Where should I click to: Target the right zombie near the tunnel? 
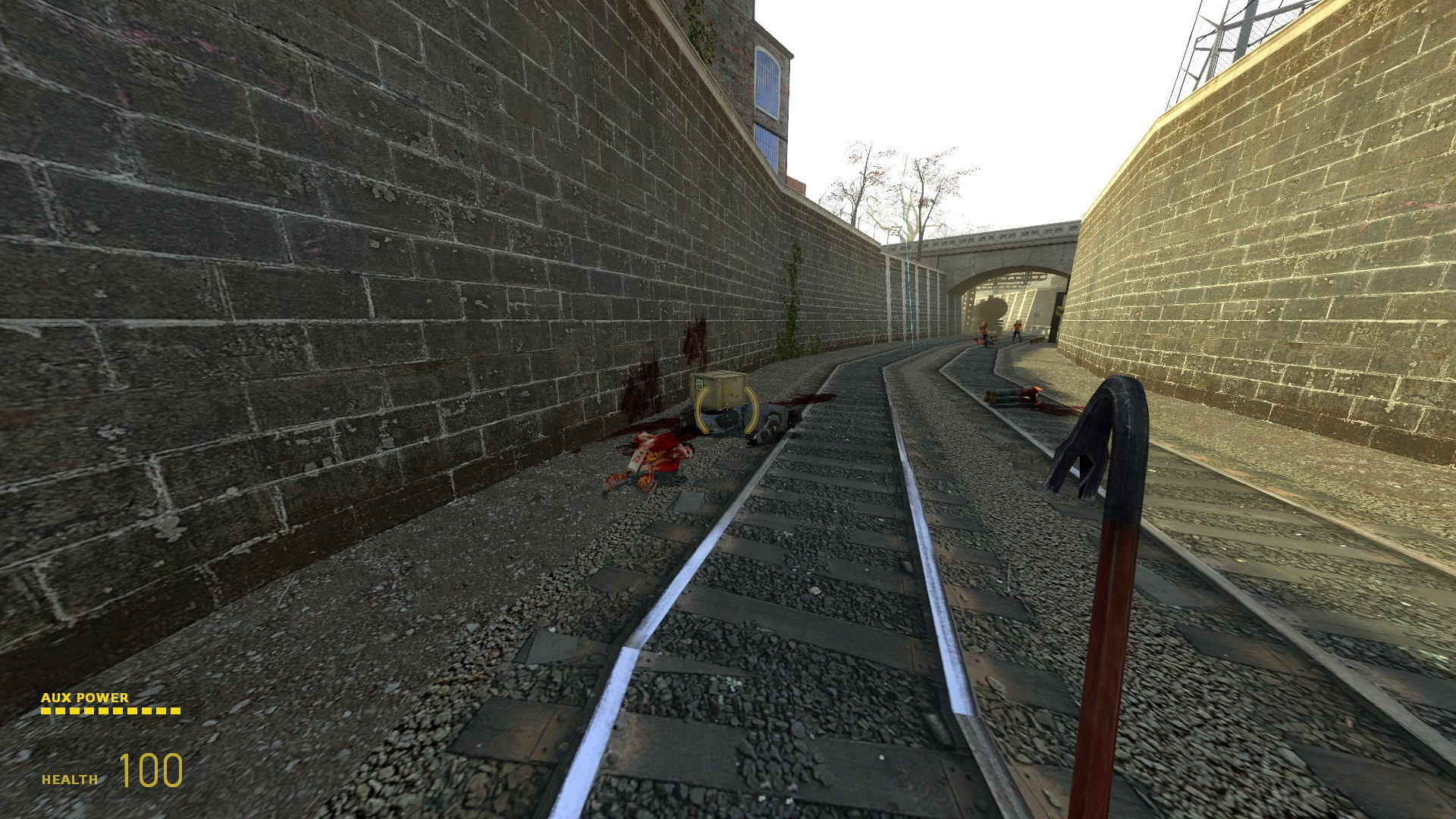[x=1018, y=330]
